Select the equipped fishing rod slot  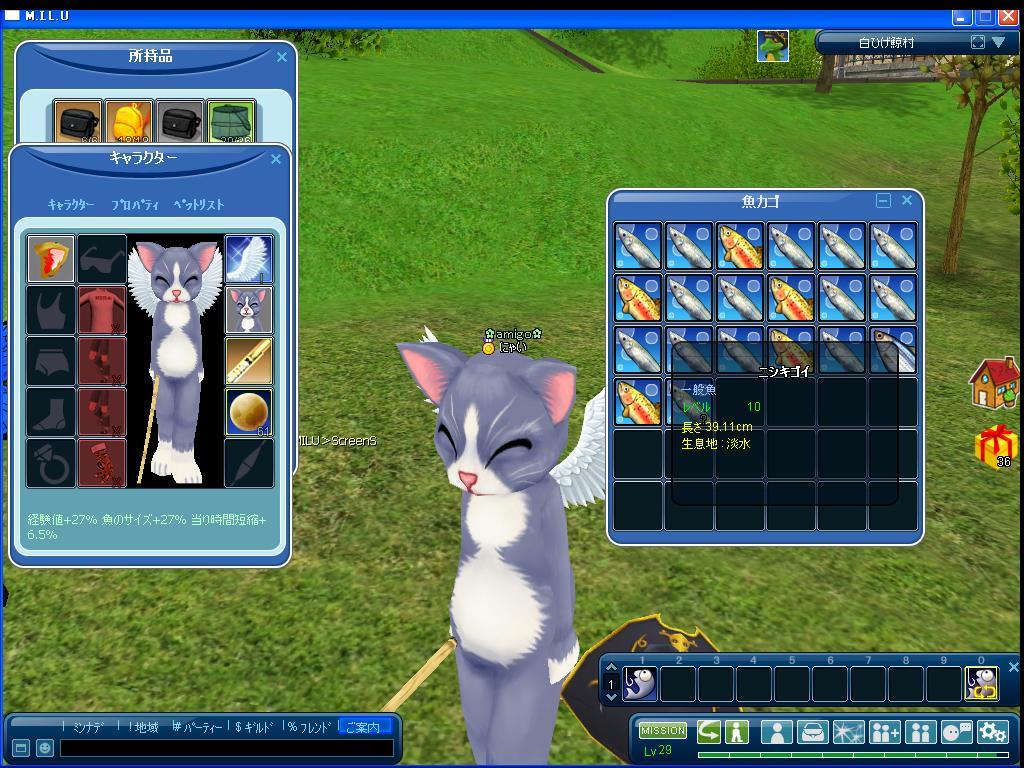click(x=249, y=361)
